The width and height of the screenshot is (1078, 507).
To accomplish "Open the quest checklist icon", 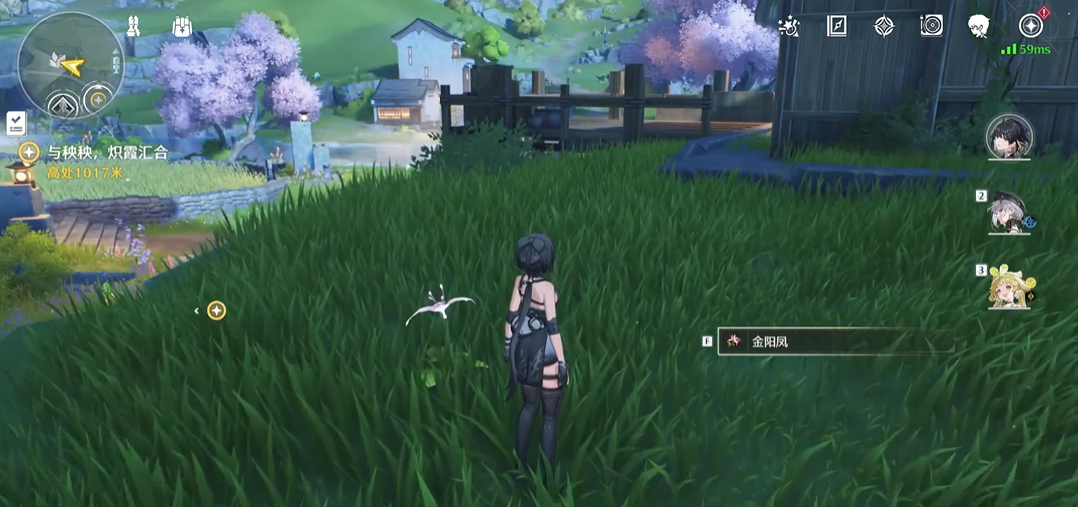I will (x=15, y=123).
